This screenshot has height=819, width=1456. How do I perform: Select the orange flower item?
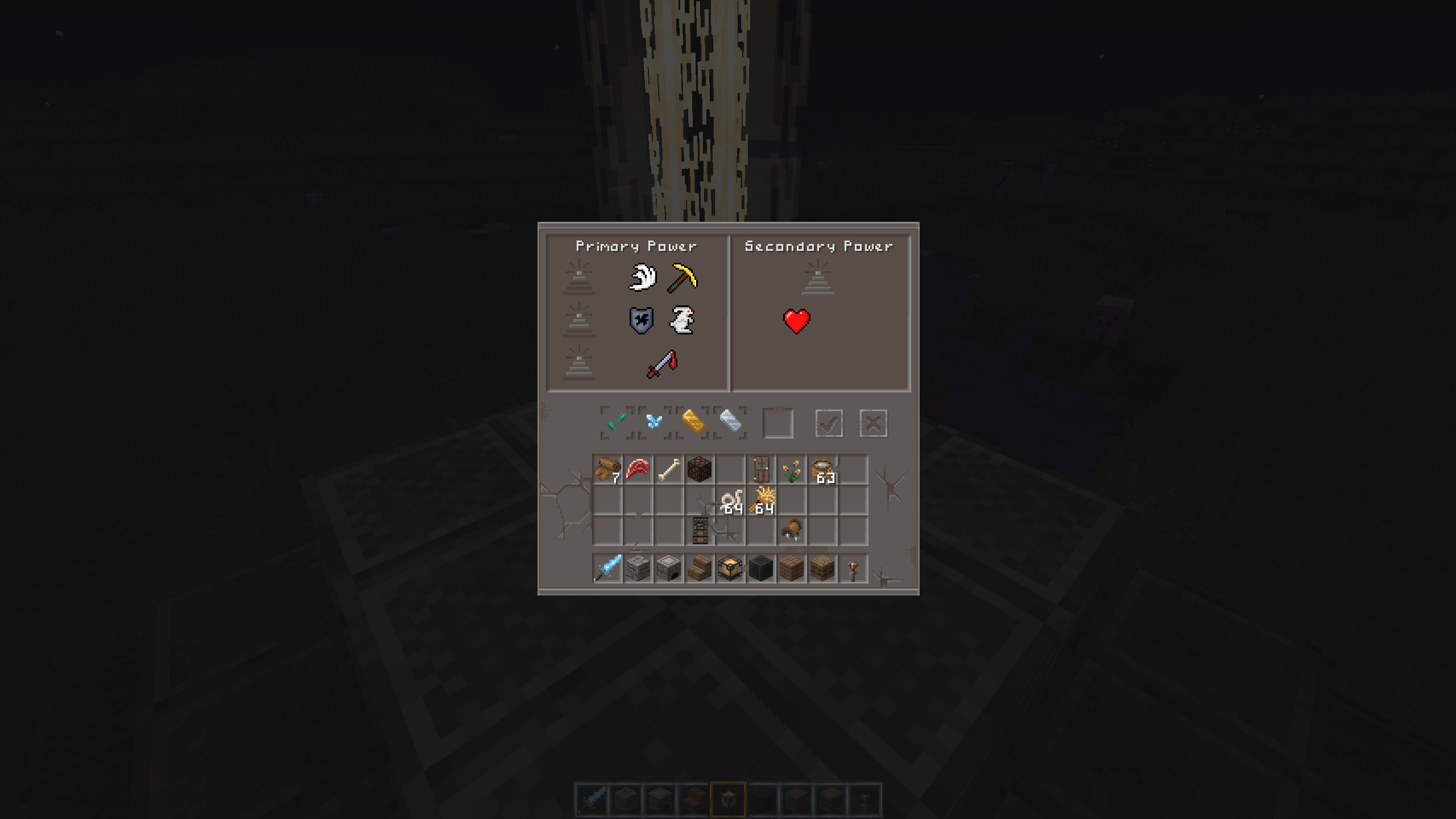(x=792, y=470)
